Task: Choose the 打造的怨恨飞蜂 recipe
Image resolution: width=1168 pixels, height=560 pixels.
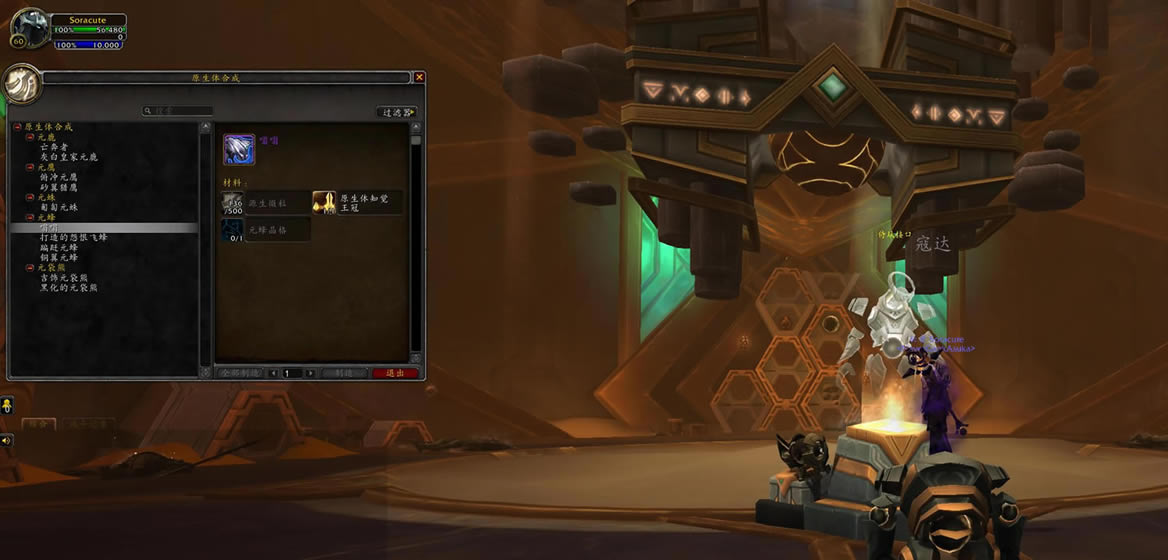Action: pyautogui.click(x=74, y=238)
